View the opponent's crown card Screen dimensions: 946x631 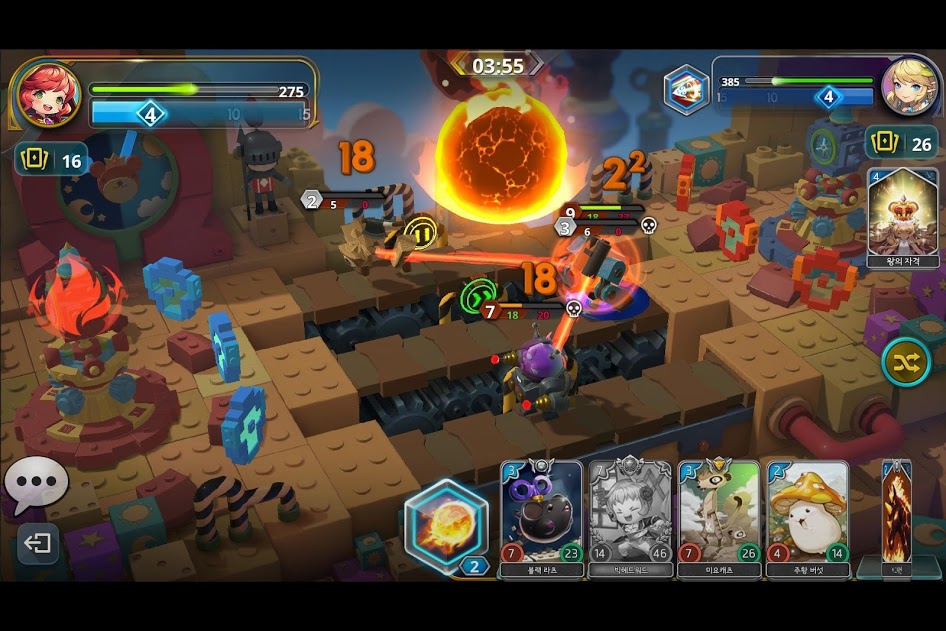899,218
